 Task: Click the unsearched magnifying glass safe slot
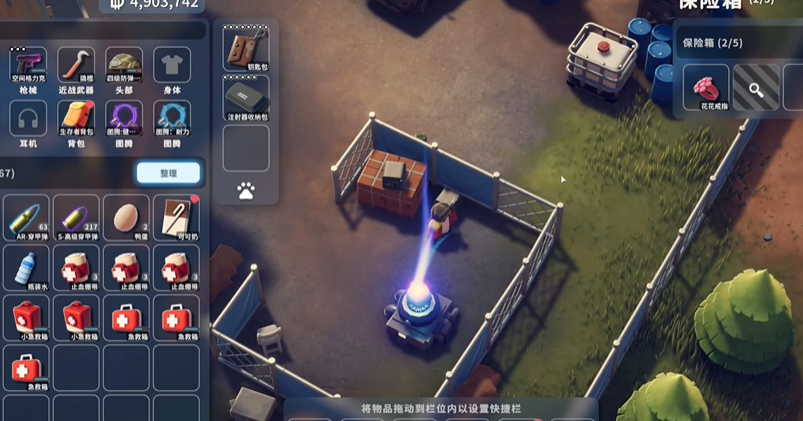[x=756, y=88]
